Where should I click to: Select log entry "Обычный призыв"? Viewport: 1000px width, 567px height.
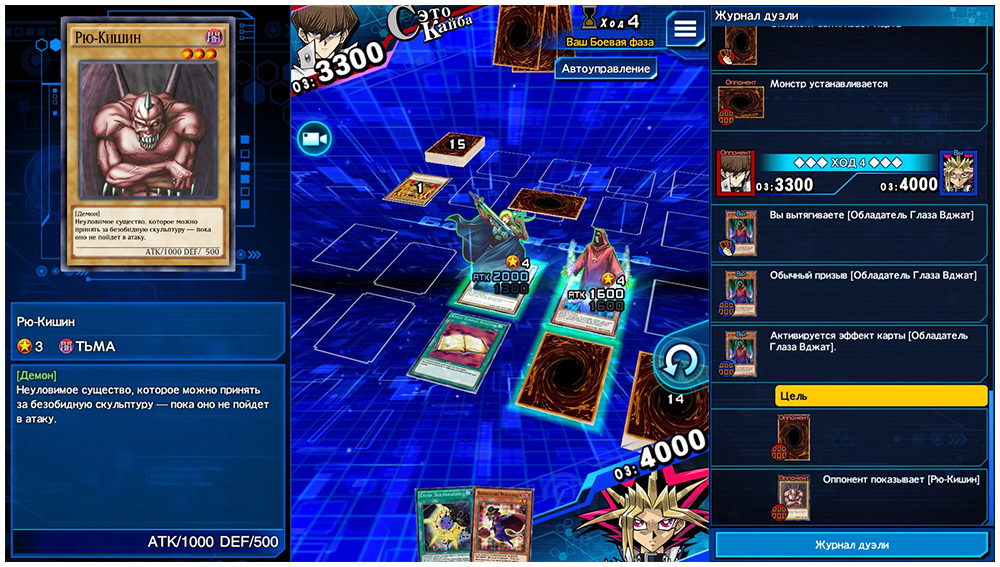tap(849, 289)
